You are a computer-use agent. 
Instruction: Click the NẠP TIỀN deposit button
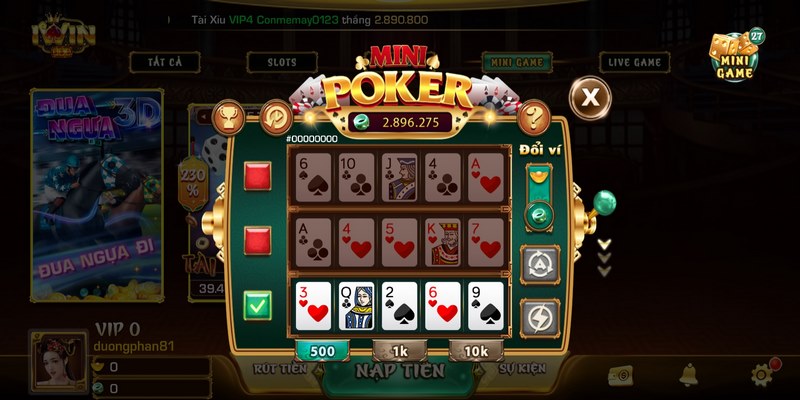point(399,371)
